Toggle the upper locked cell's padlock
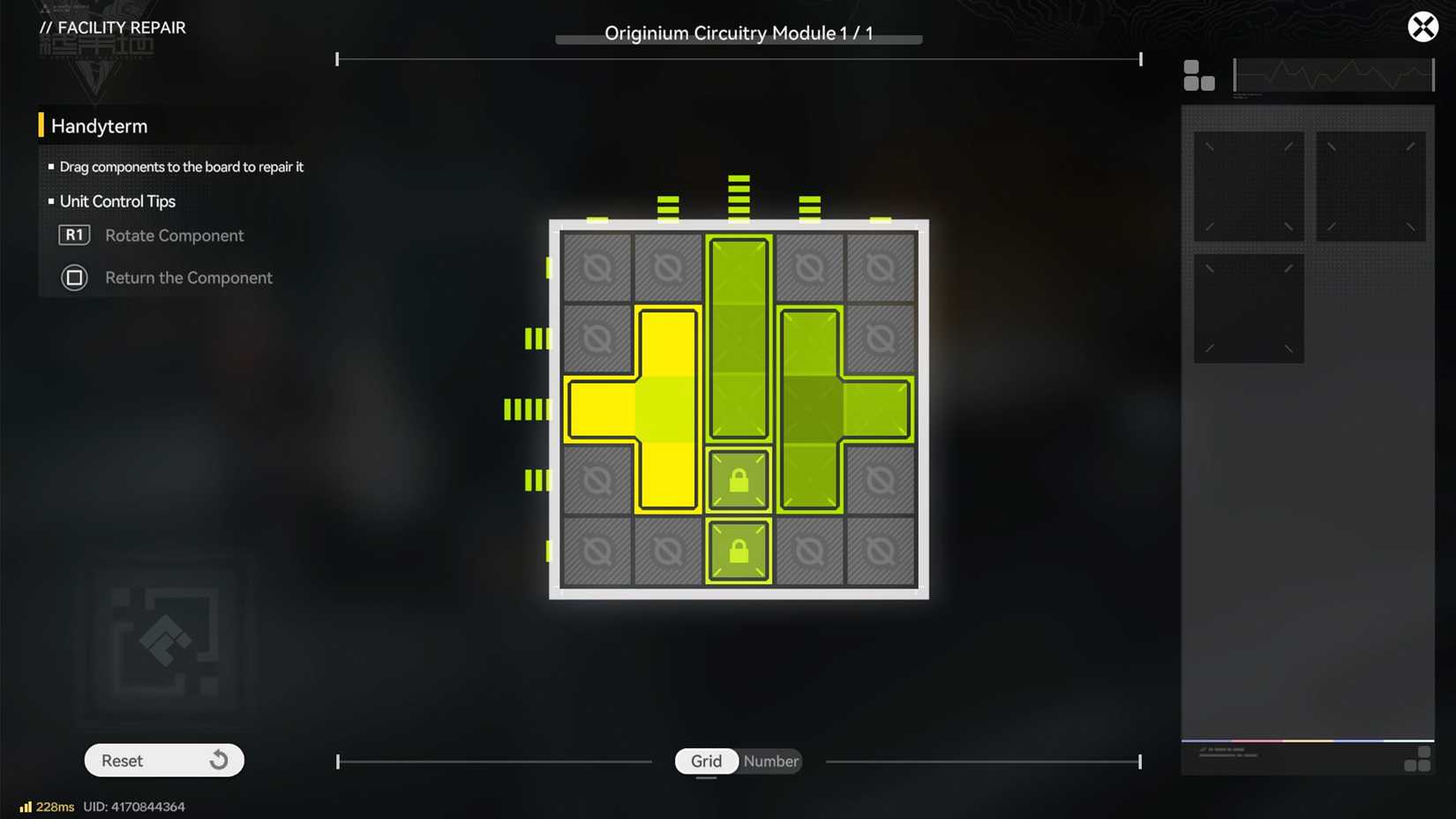 pos(739,479)
